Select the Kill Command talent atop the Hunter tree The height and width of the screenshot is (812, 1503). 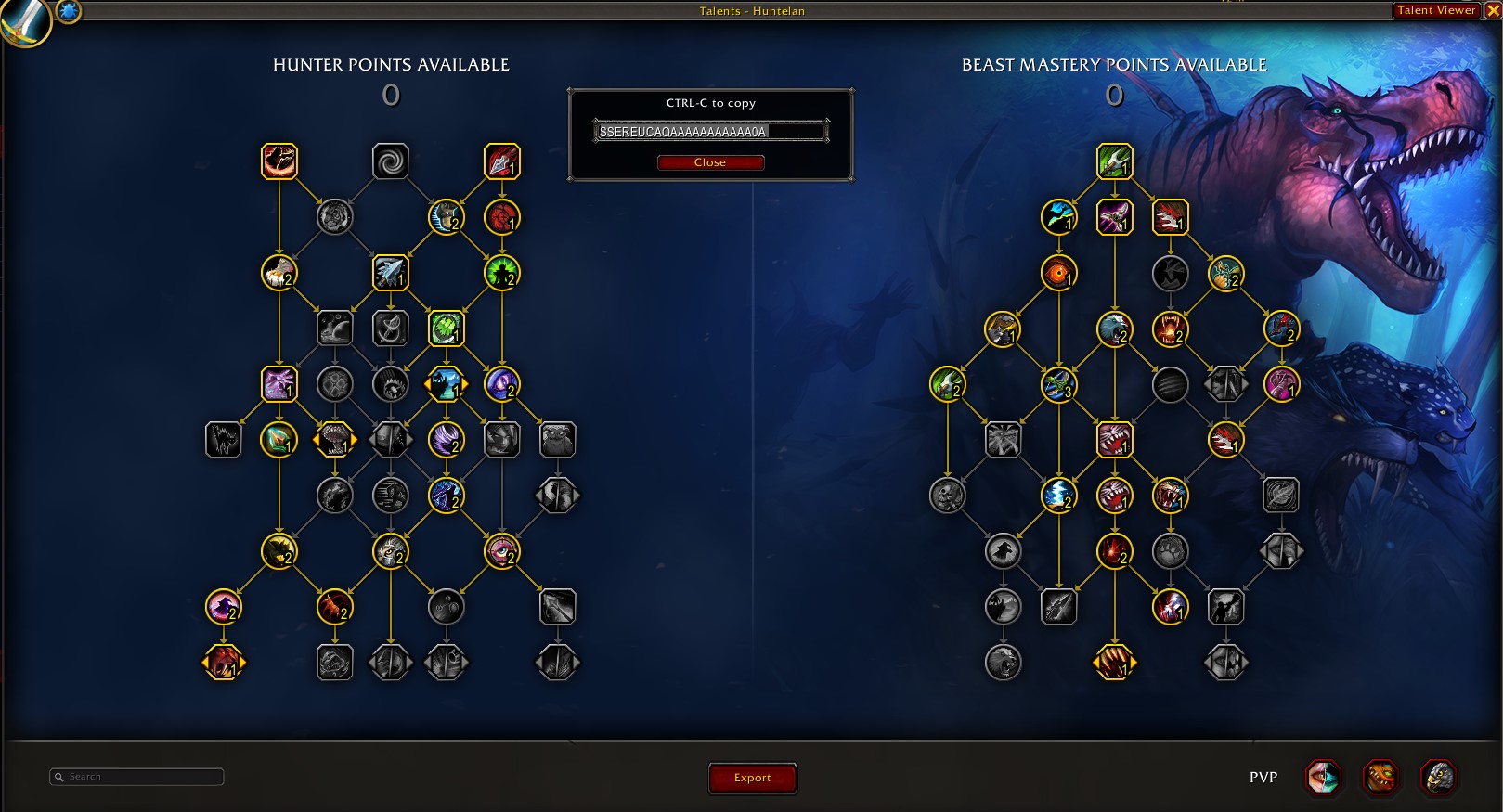click(279, 161)
